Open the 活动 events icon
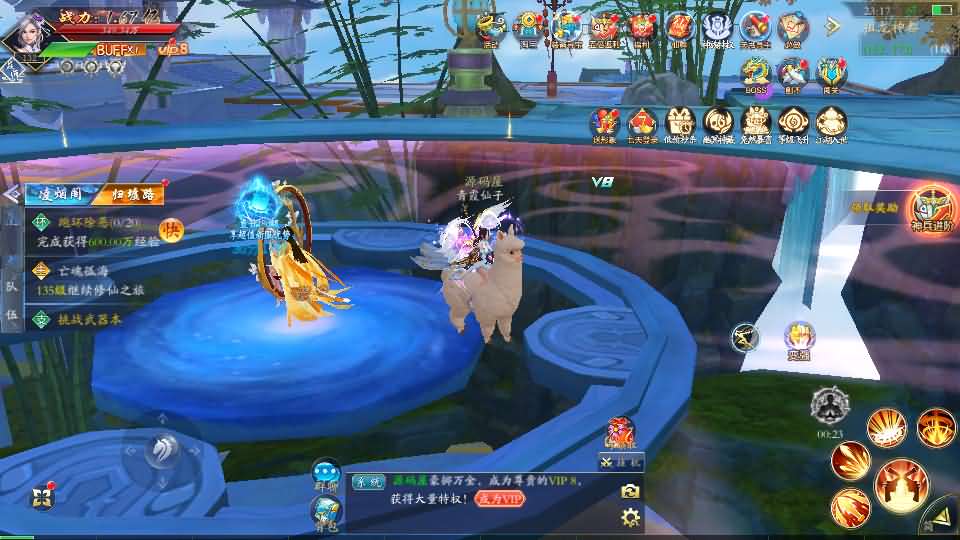Image resolution: width=960 pixels, height=540 pixels. (491, 27)
